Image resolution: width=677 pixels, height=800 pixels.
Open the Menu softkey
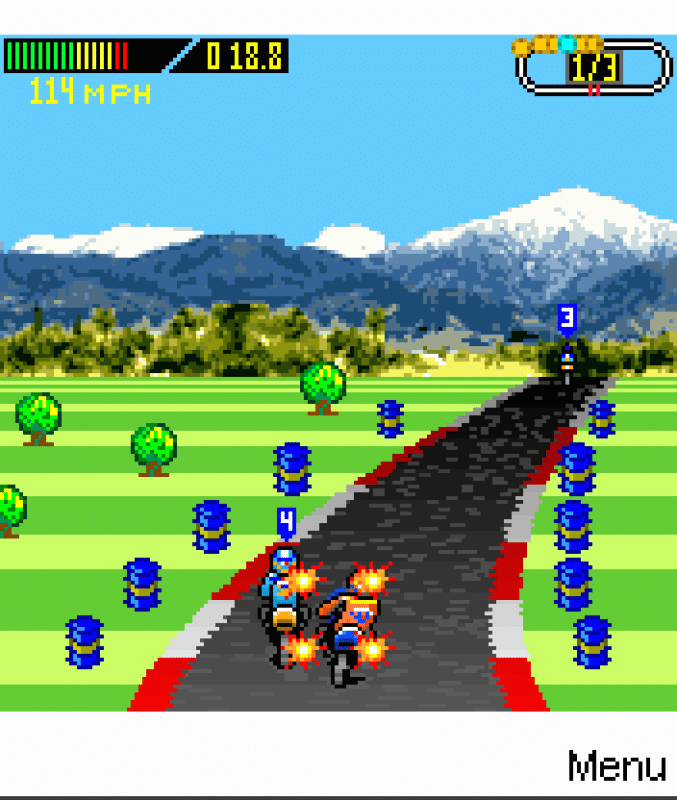tap(616, 766)
